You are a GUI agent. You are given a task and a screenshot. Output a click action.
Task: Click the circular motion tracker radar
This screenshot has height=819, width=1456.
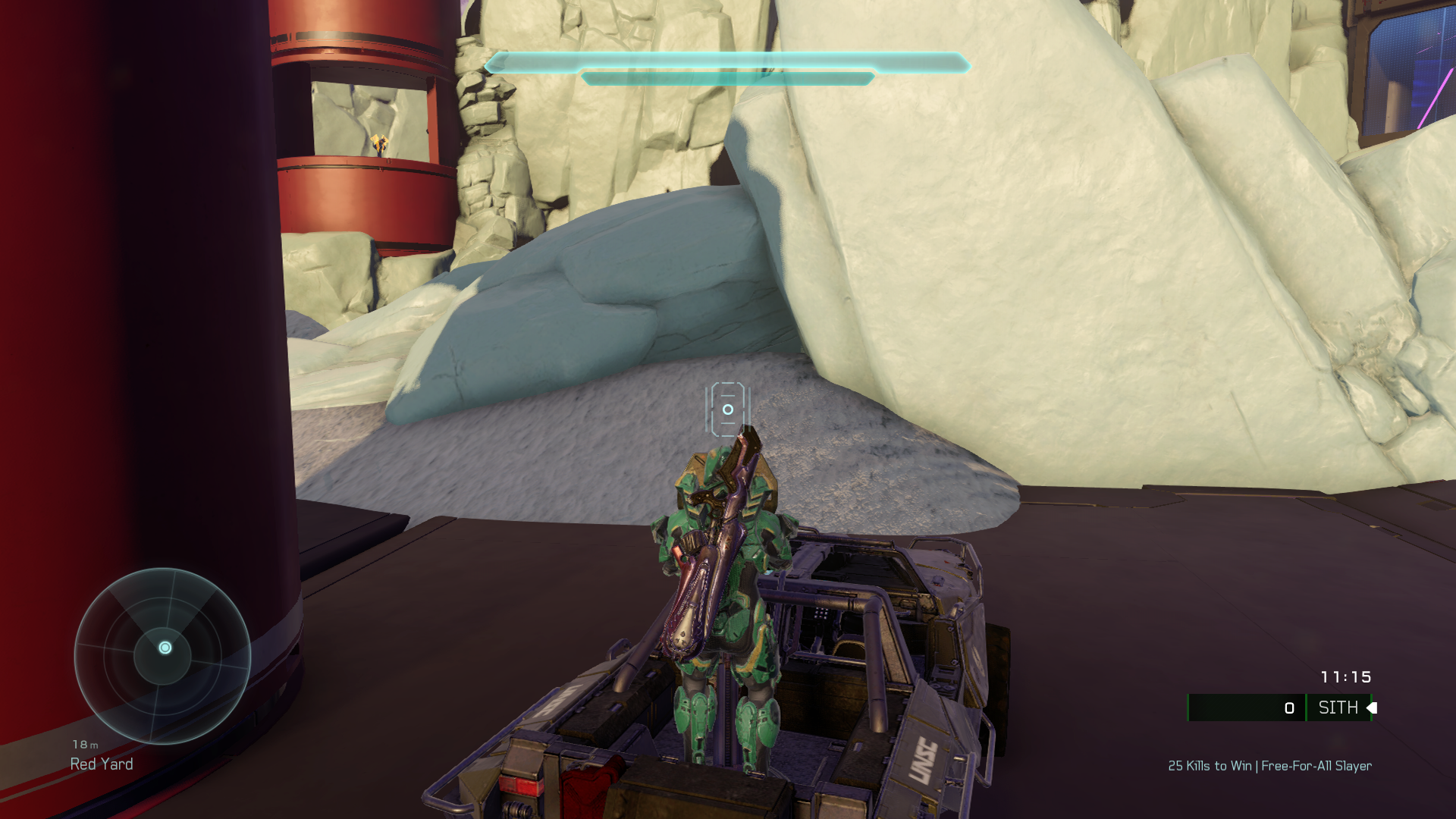point(162,655)
